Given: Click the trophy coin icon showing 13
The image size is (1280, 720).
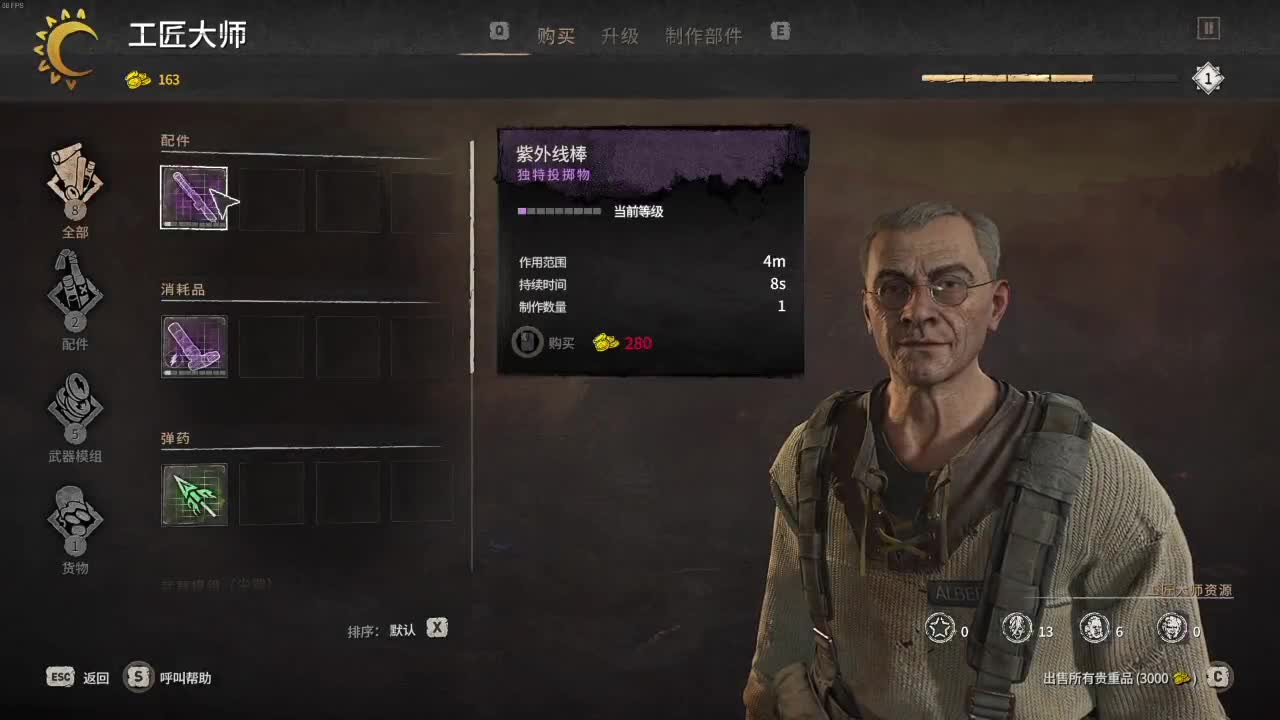Looking at the screenshot, I should click(1016, 629).
